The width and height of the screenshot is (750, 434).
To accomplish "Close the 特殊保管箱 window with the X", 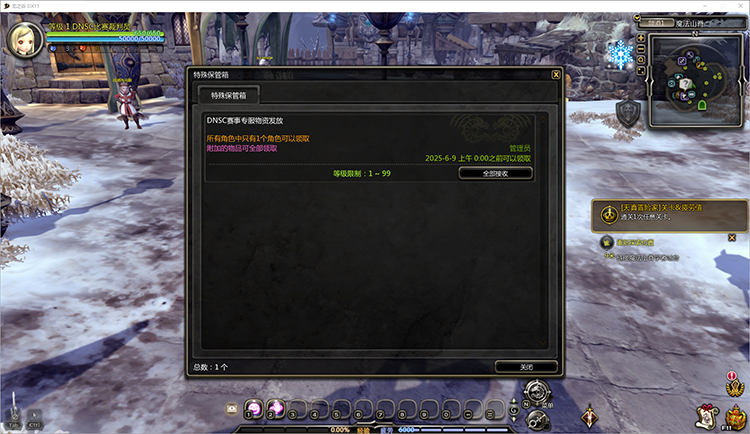I will (556, 74).
